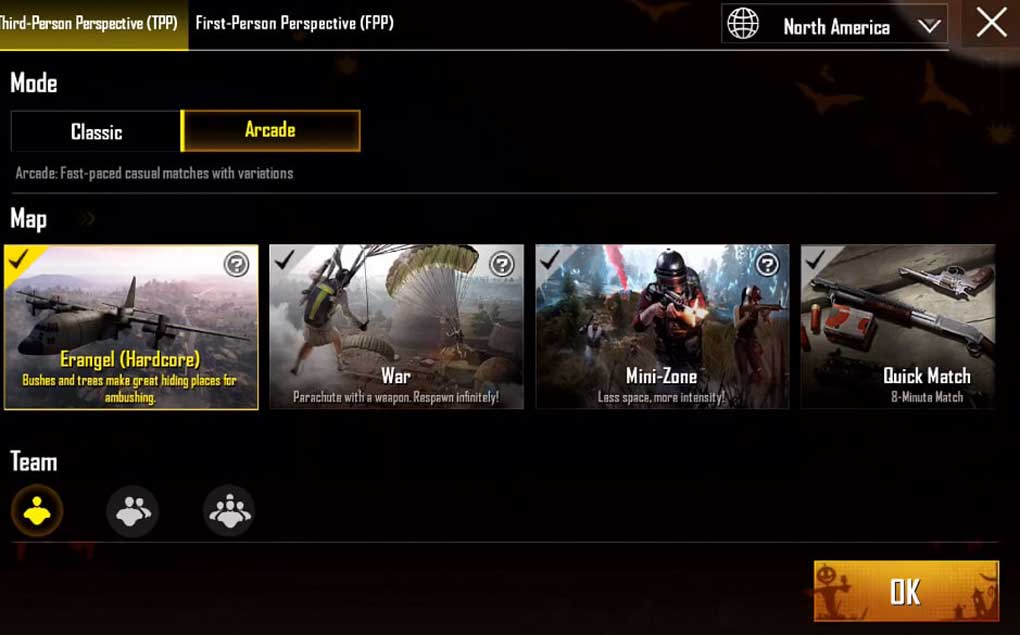Switch to First-Person Perspective tab

coord(294,23)
